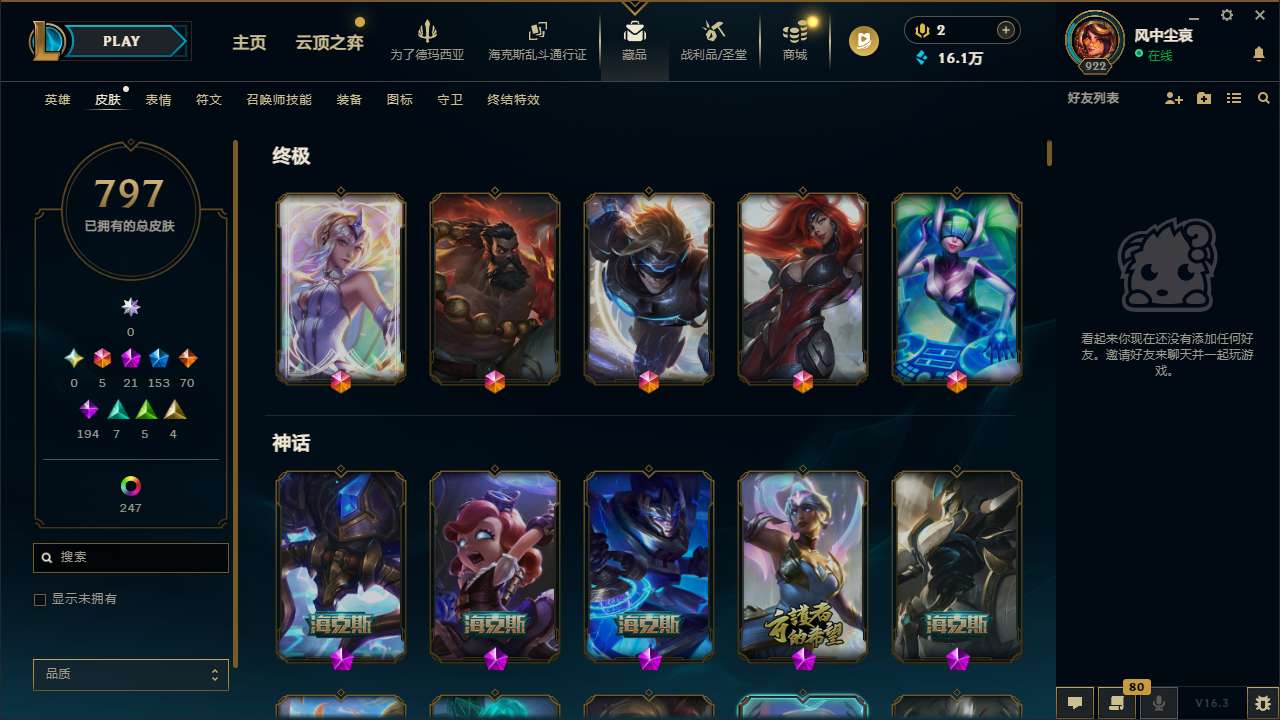The image size is (1280, 720).
Task: Open the friend list sort options
Action: point(1234,98)
